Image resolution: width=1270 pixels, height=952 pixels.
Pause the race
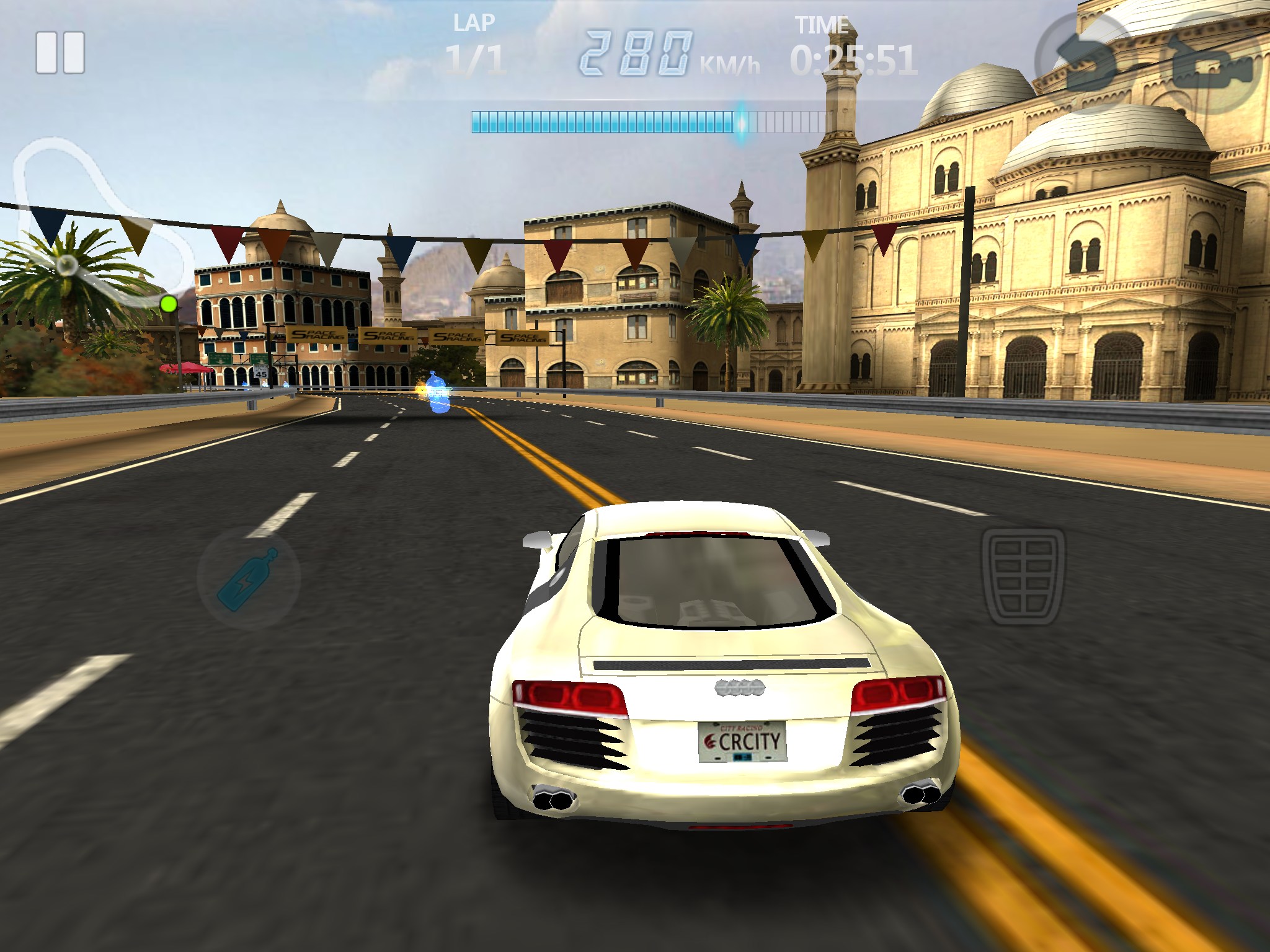[60, 53]
